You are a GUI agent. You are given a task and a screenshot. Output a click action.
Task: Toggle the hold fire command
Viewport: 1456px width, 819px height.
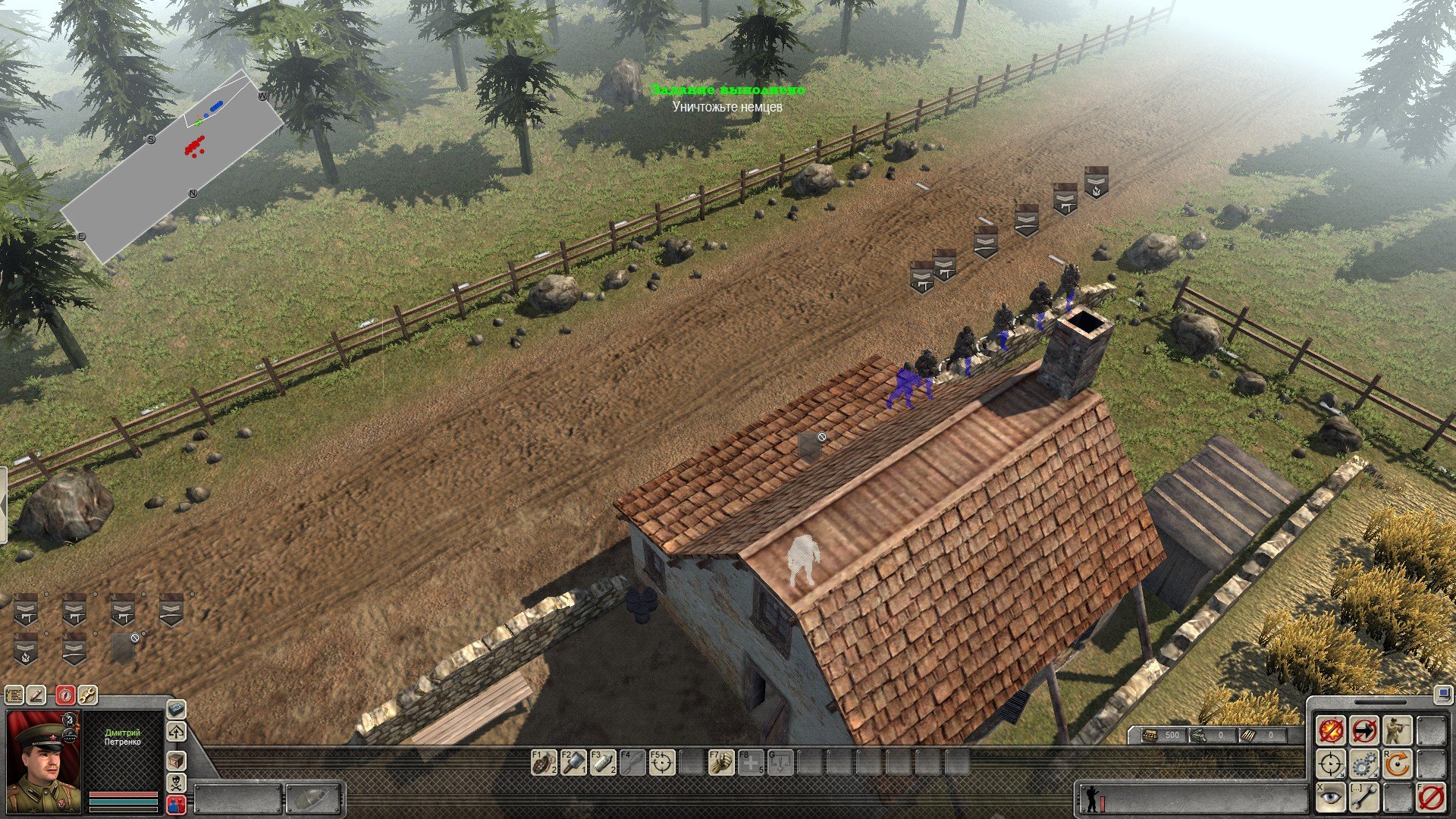[x=1331, y=731]
